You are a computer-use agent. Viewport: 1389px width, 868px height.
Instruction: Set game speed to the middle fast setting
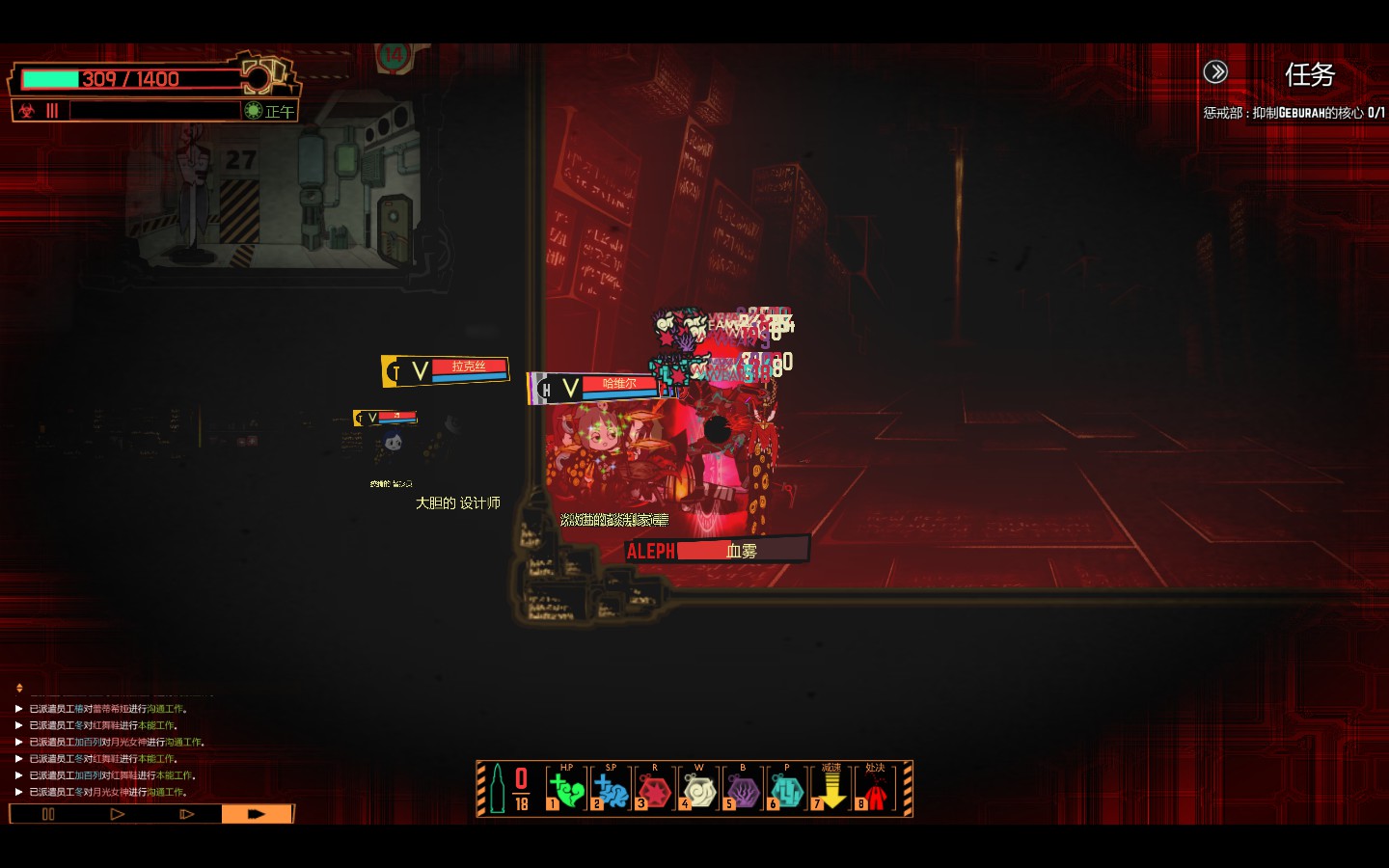pyautogui.click(x=187, y=814)
